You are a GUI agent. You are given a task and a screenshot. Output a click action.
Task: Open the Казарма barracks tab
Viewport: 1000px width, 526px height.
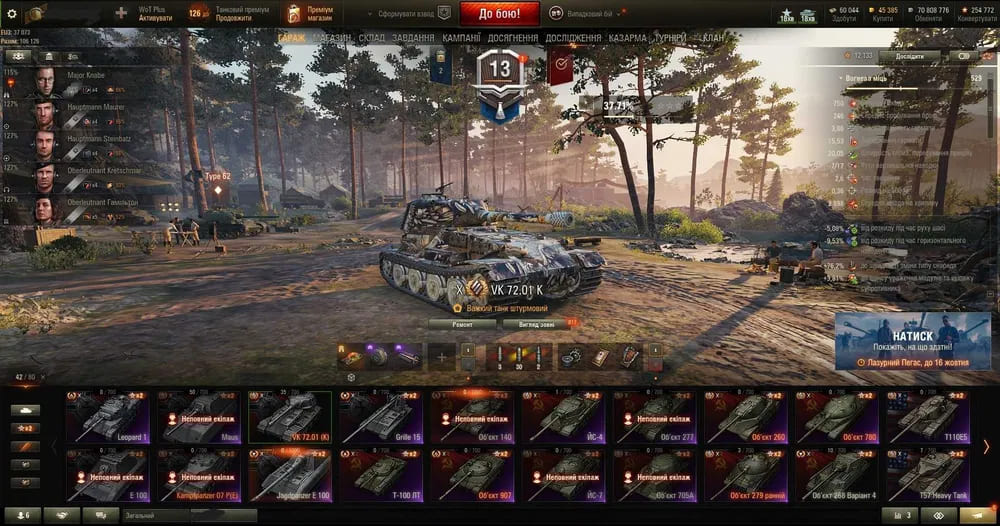pos(628,38)
